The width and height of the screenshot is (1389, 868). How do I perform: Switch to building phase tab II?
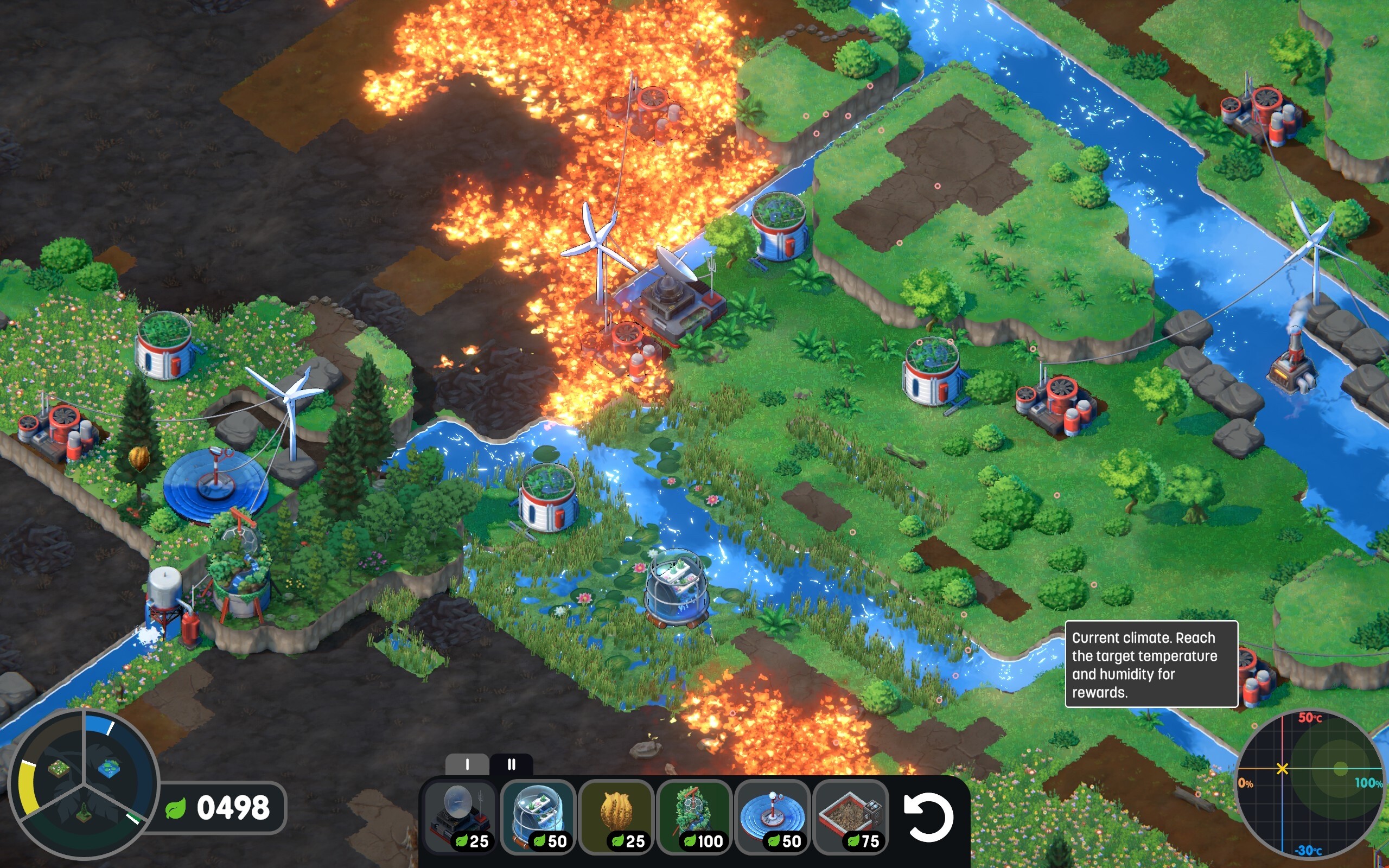tap(512, 765)
